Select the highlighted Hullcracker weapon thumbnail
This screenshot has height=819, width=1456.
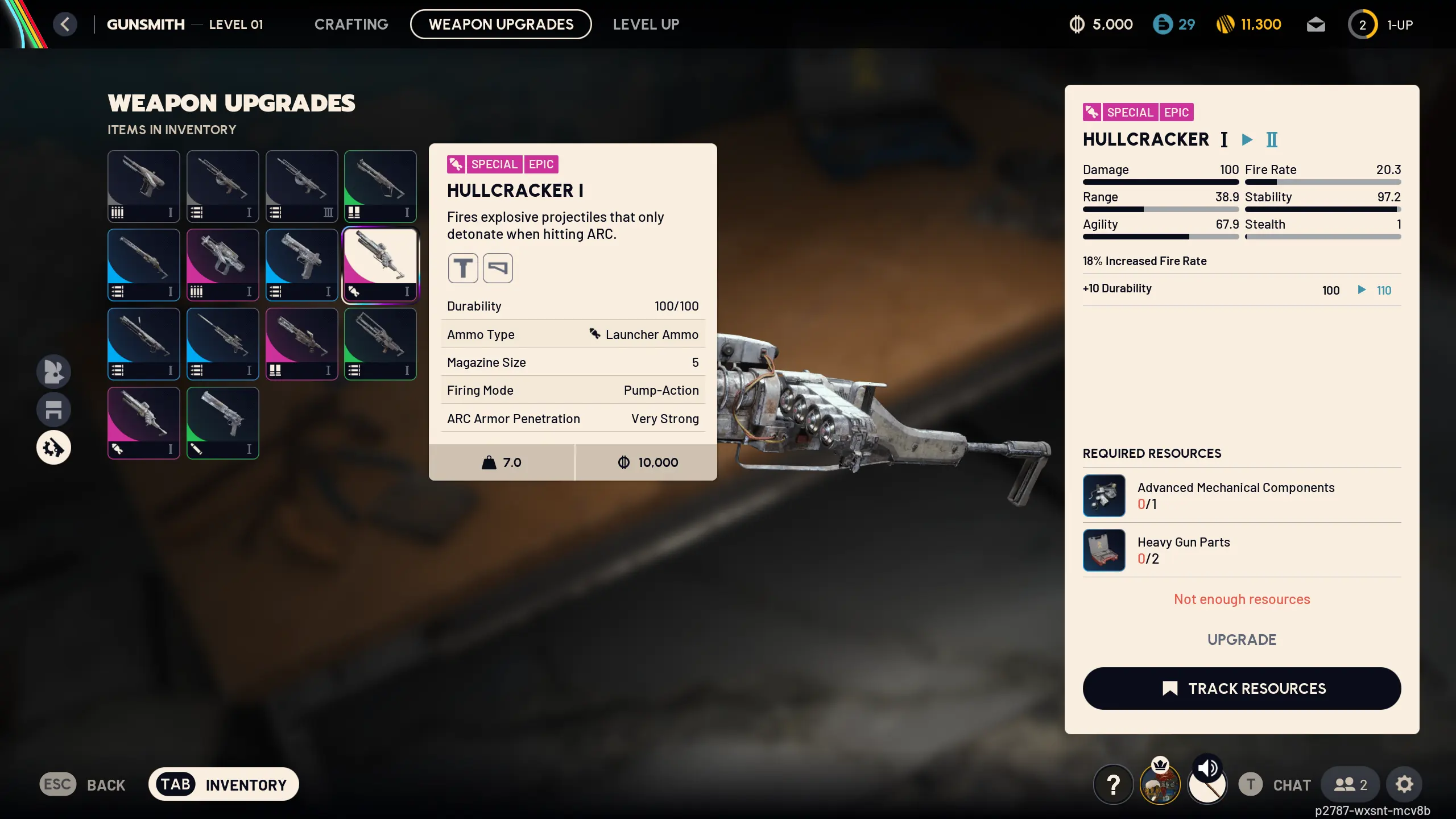tap(380, 264)
